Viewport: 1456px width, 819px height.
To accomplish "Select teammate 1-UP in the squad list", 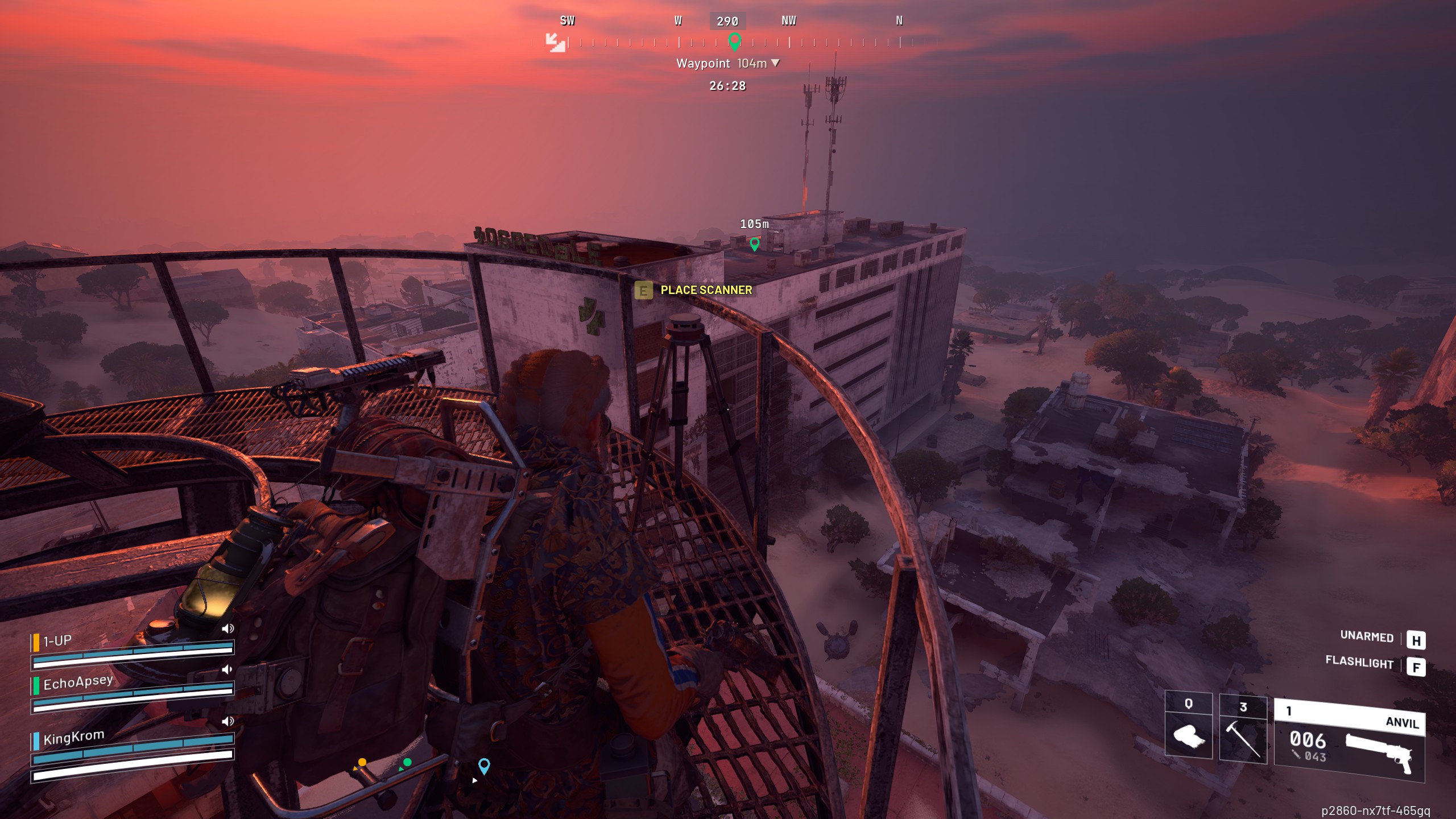I will [57, 642].
